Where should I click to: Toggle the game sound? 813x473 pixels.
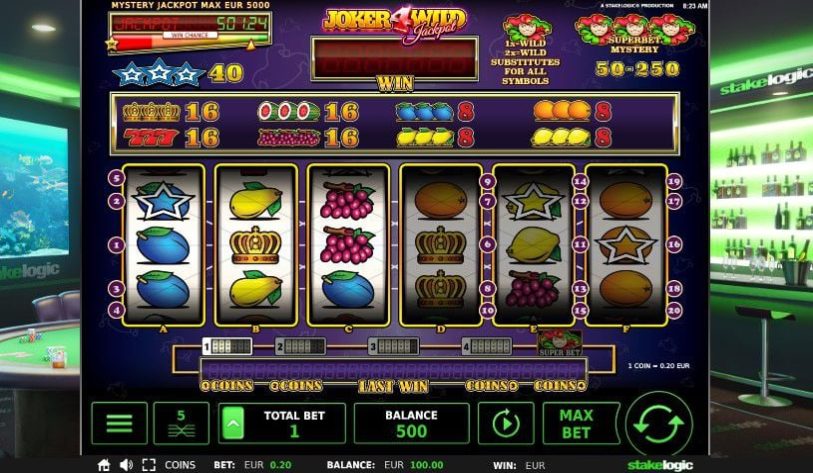(x=126, y=465)
